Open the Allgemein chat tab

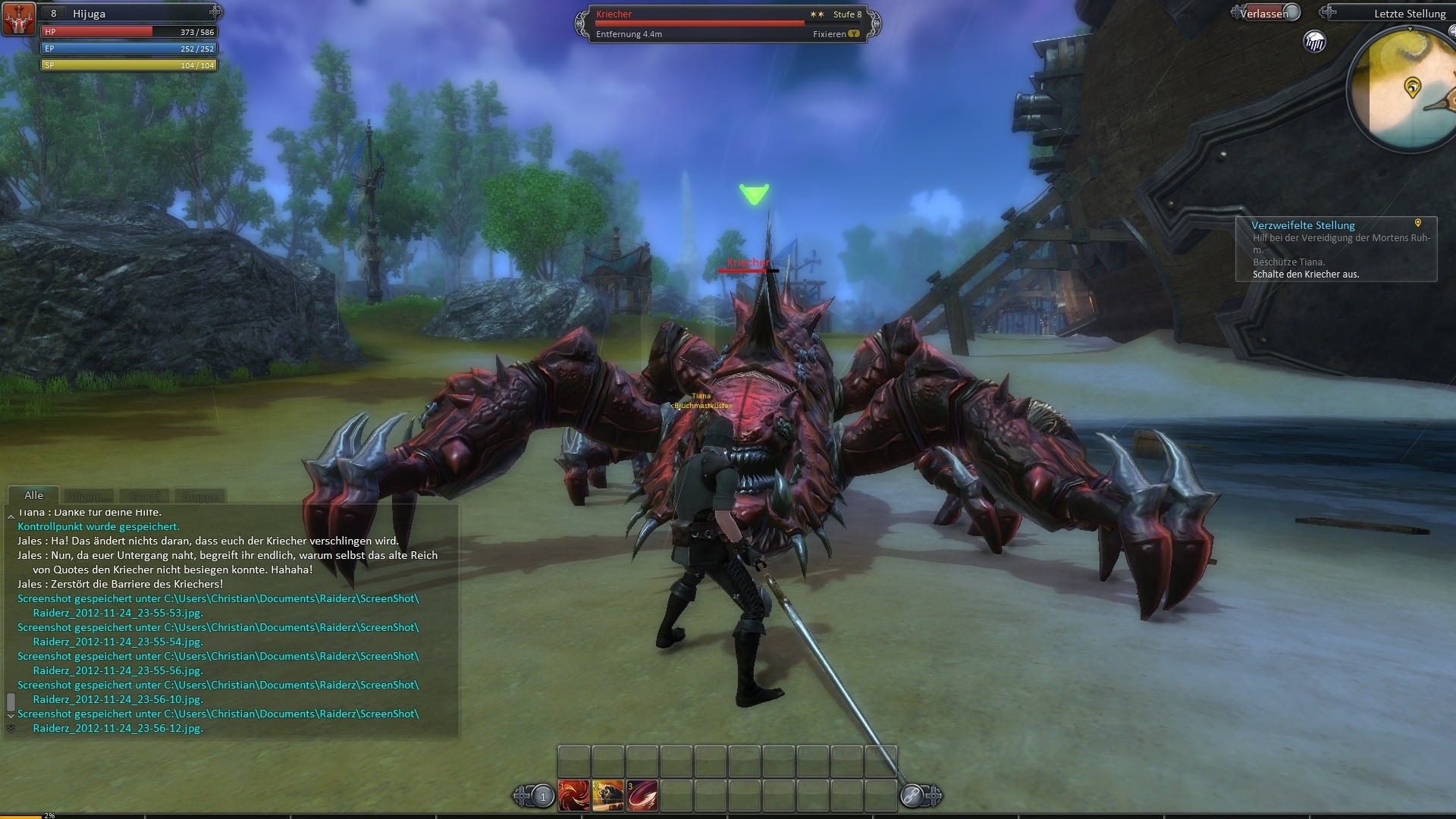(x=89, y=497)
